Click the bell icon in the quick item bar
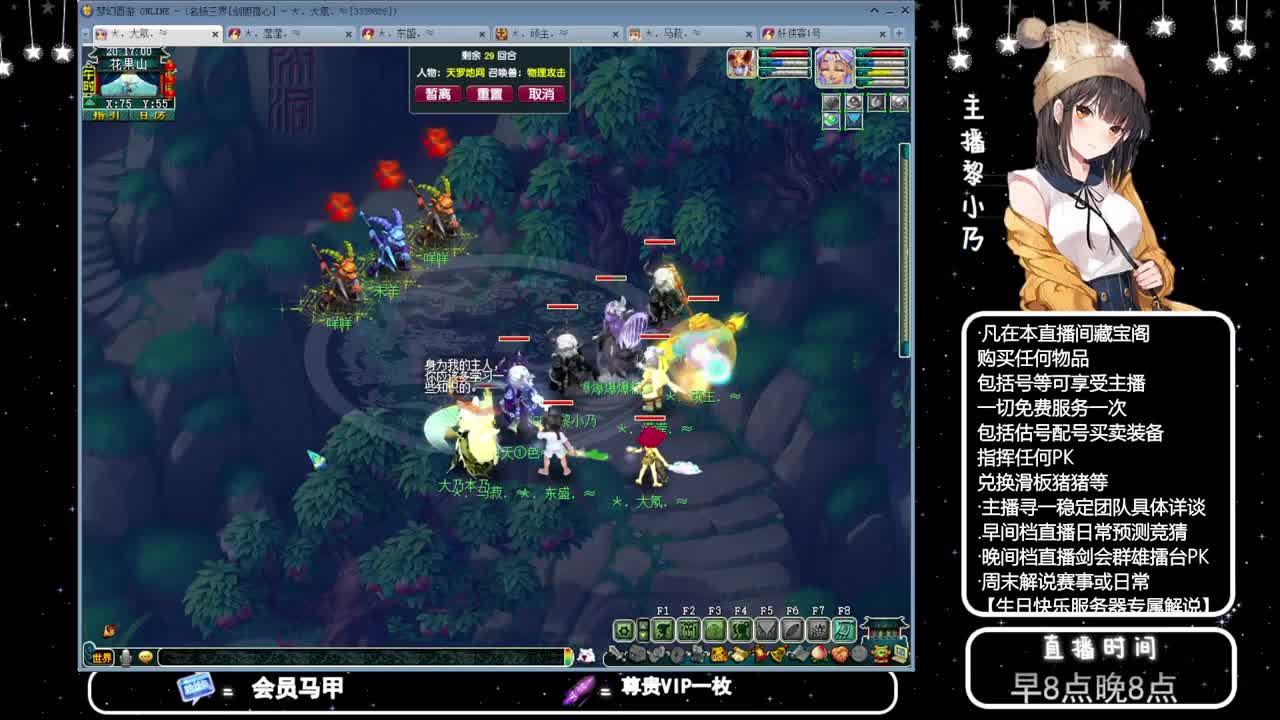This screenshot has height=720, width=1280. click(777, 654)
